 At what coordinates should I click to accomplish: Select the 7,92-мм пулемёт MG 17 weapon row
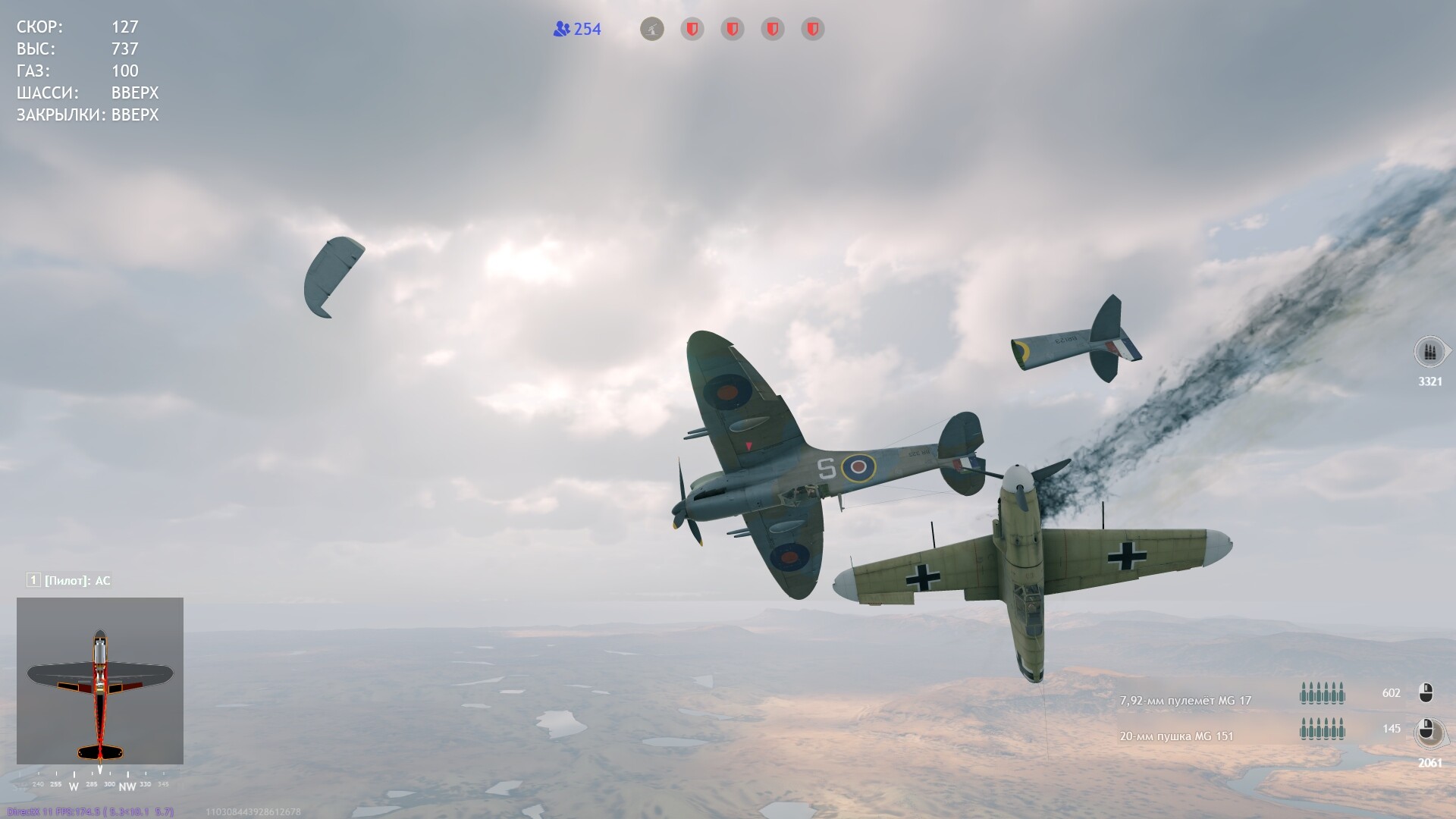pyautogui.click(x=1185, y=701)
